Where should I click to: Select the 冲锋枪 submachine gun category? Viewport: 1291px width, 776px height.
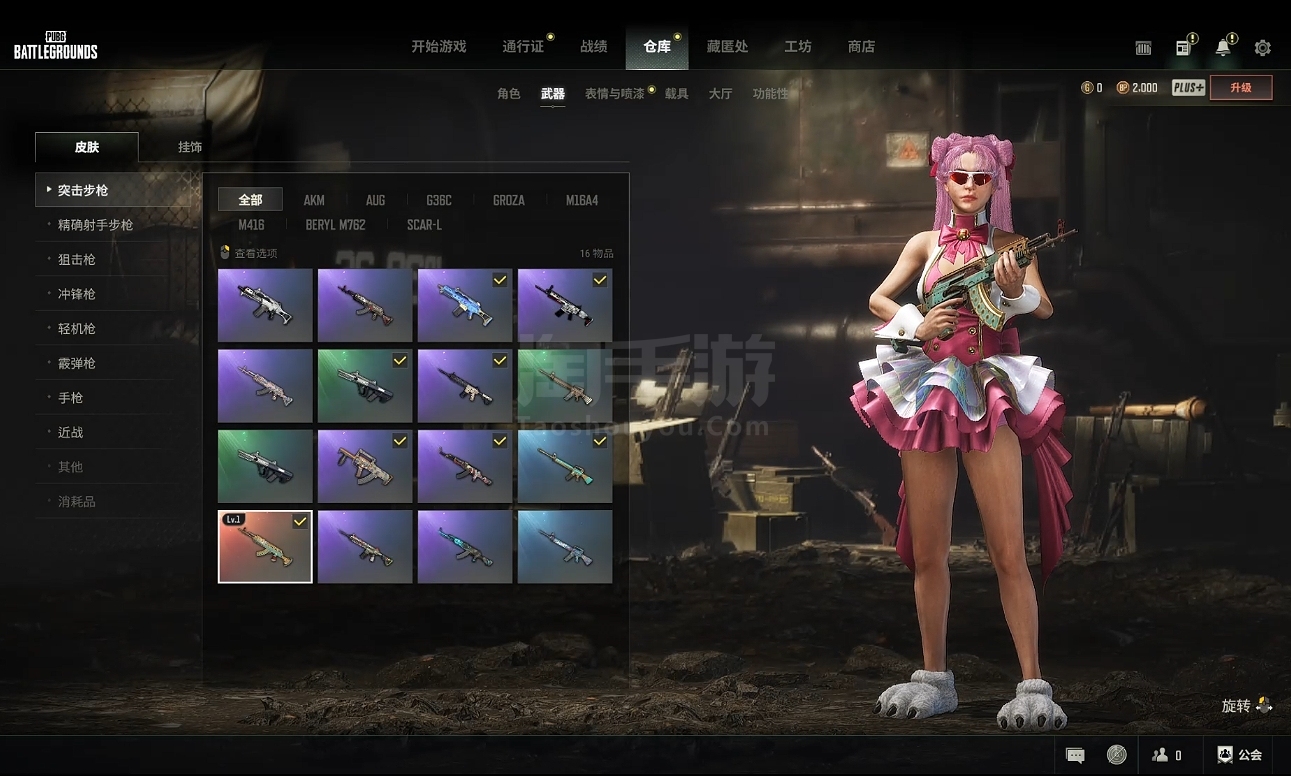[x=77, y=294]
